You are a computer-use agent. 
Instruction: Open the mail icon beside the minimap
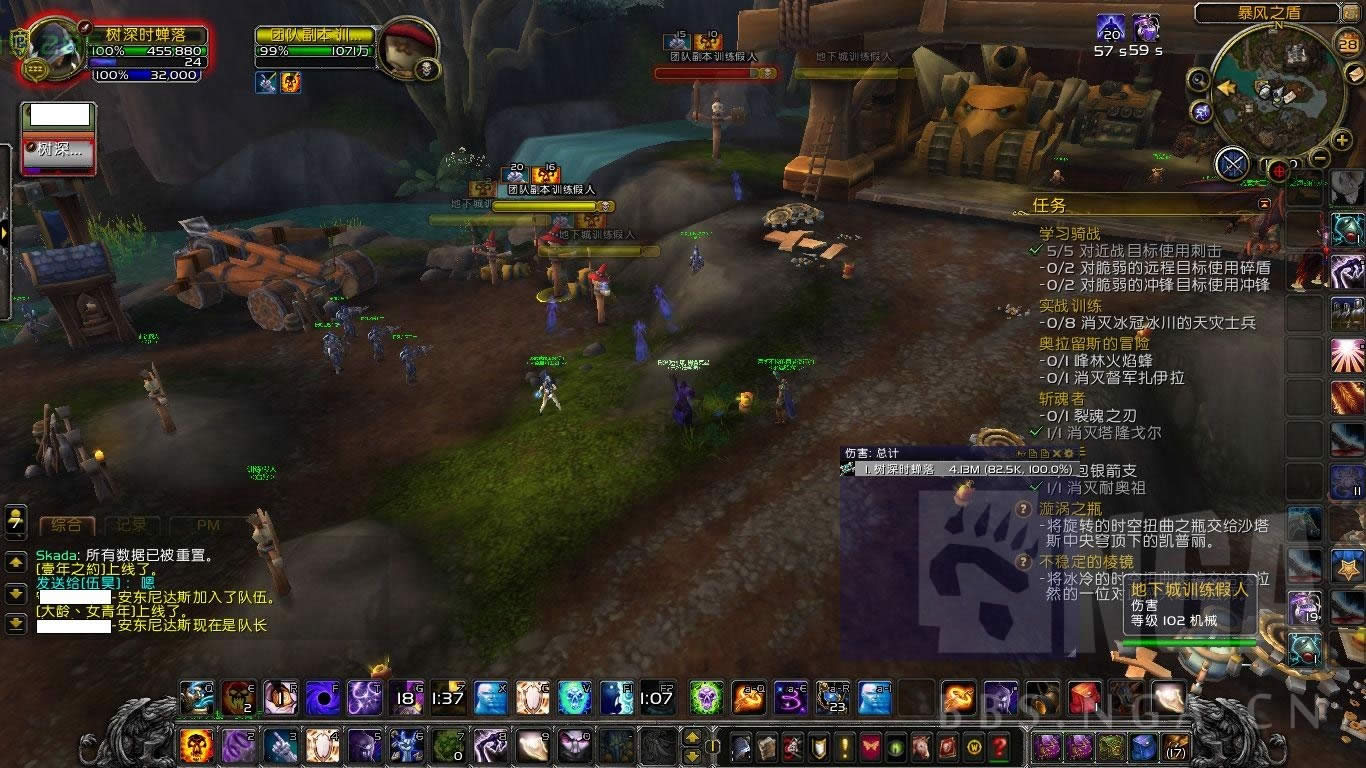point(1356,75)
